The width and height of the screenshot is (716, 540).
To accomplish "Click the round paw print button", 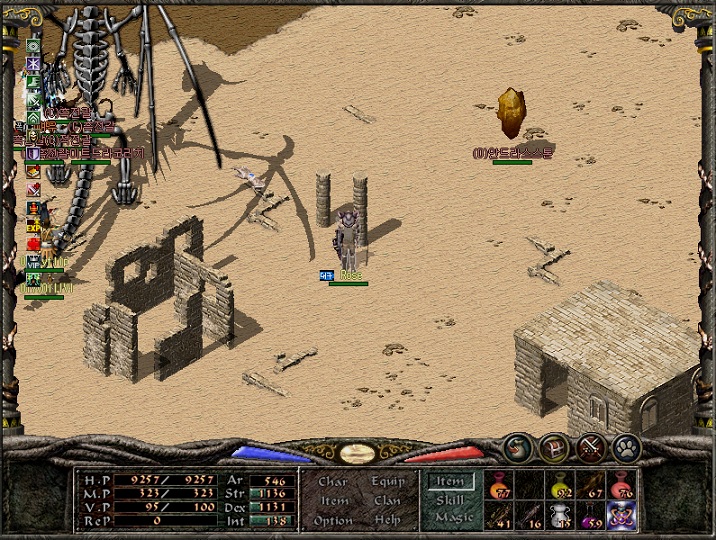I will coord(626,448).
